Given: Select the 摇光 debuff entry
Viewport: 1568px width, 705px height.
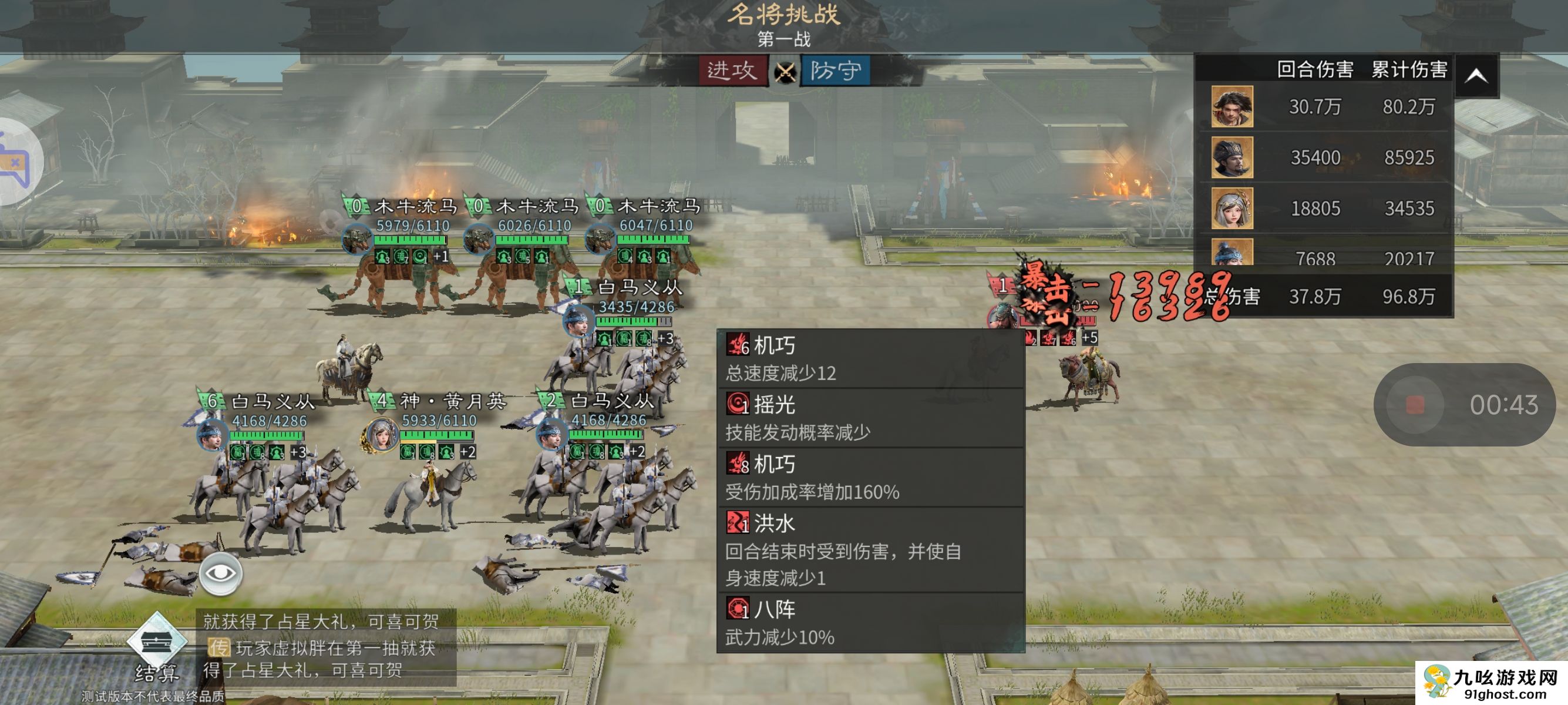Looking at the screenshot, I should (870, 418).
